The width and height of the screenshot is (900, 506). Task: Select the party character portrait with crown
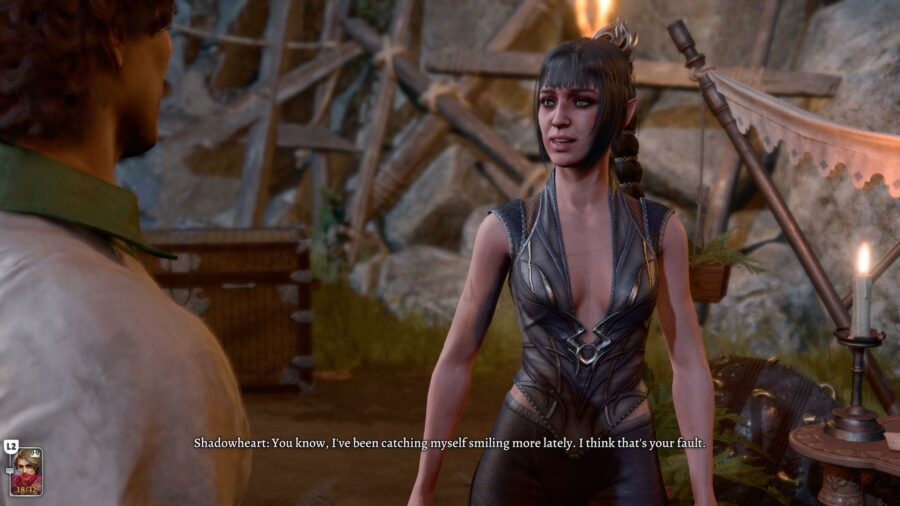[26, 470]
